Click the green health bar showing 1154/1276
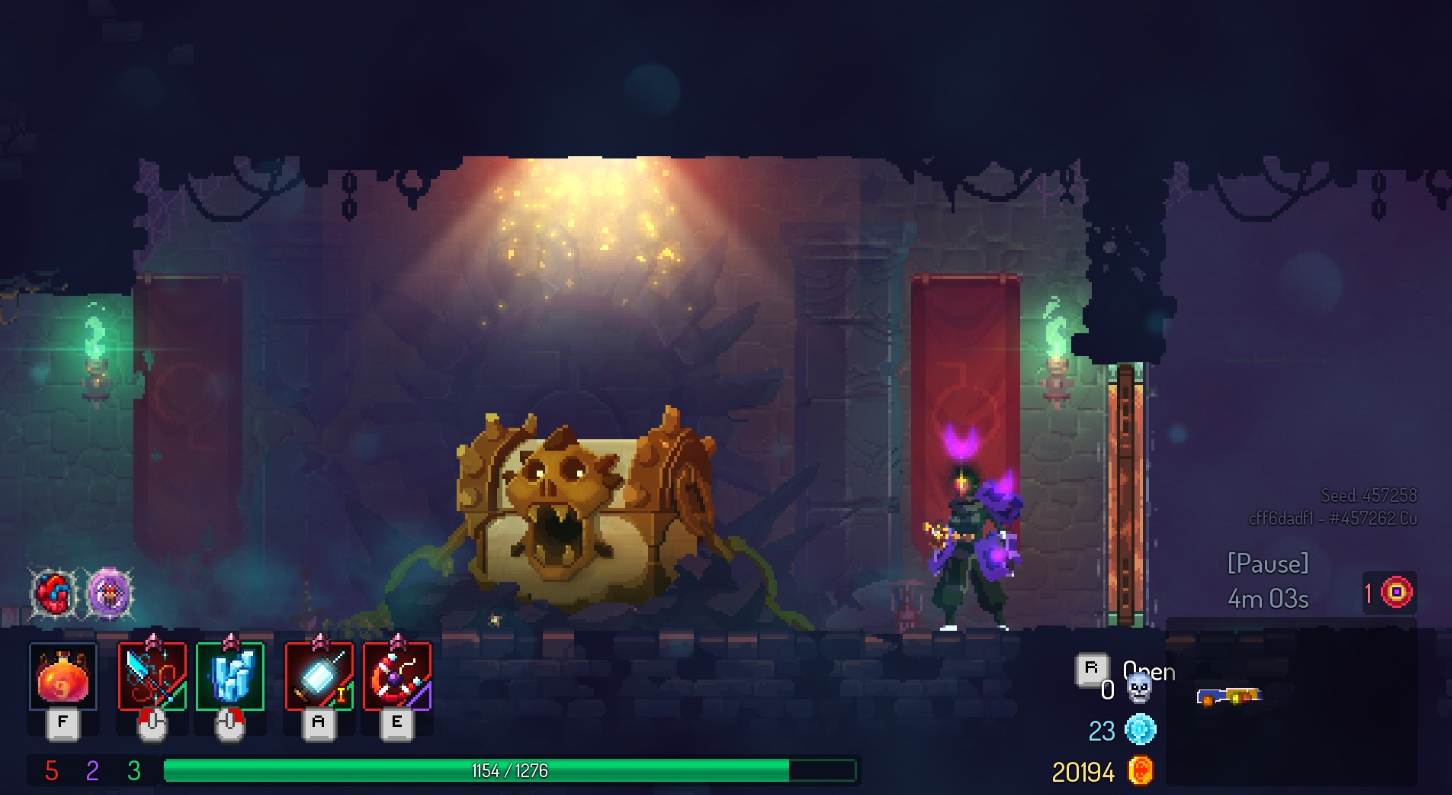Viewport: 1452px width, 795px height. click(510, 771)
